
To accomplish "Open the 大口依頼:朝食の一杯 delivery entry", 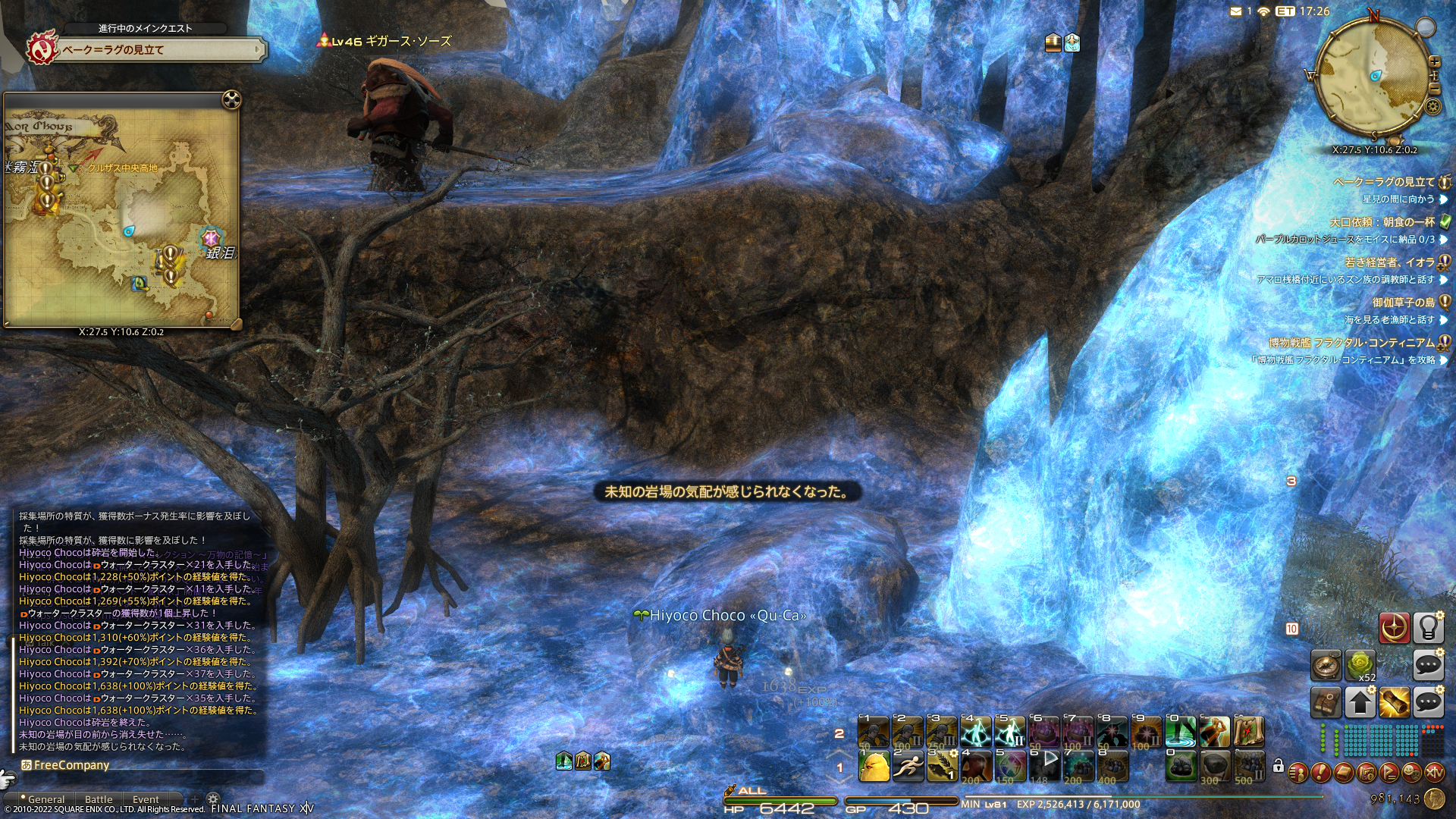I will (x=1382, y=222).
